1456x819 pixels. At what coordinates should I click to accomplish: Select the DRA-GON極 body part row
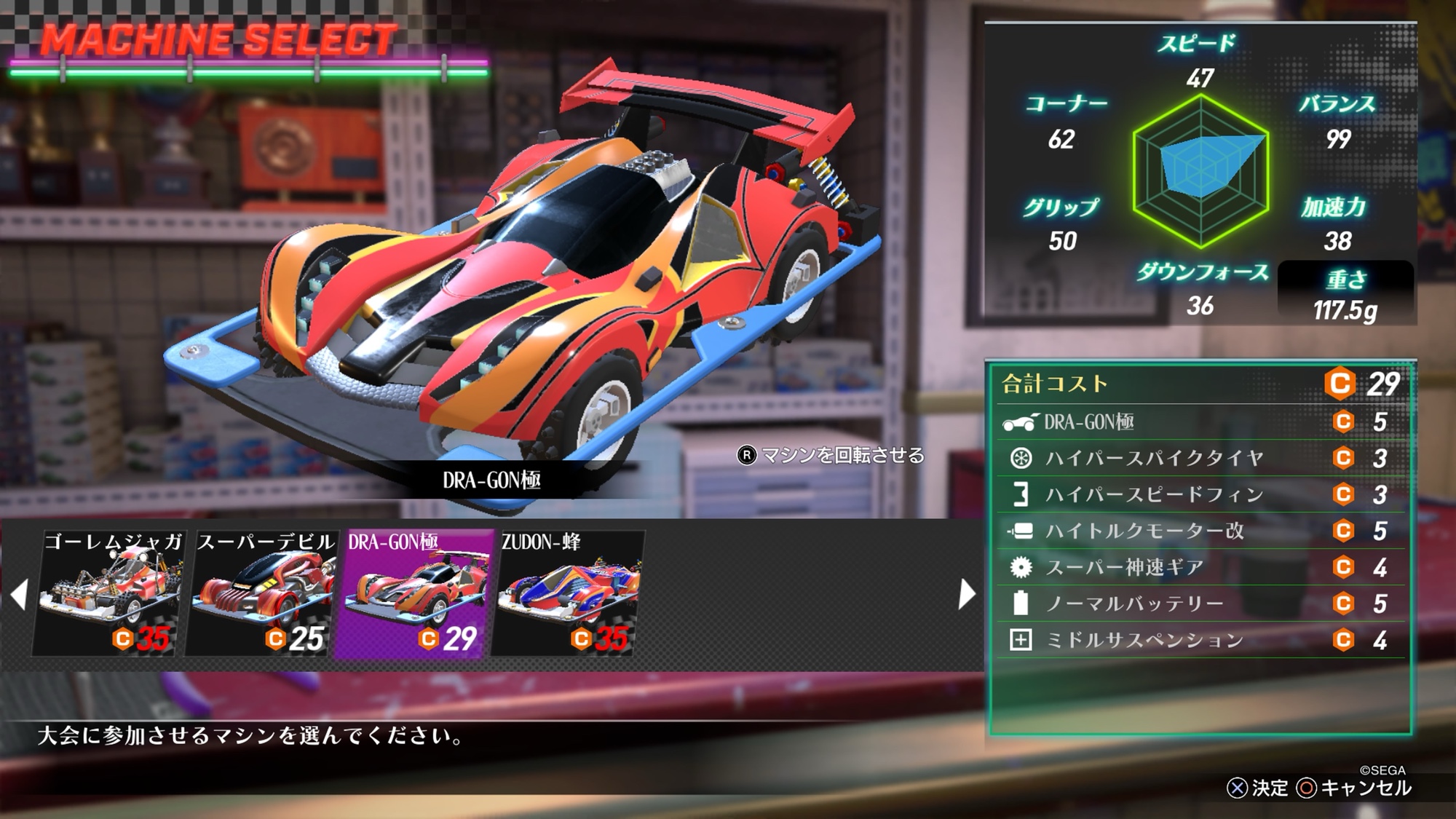point(1200,422)
